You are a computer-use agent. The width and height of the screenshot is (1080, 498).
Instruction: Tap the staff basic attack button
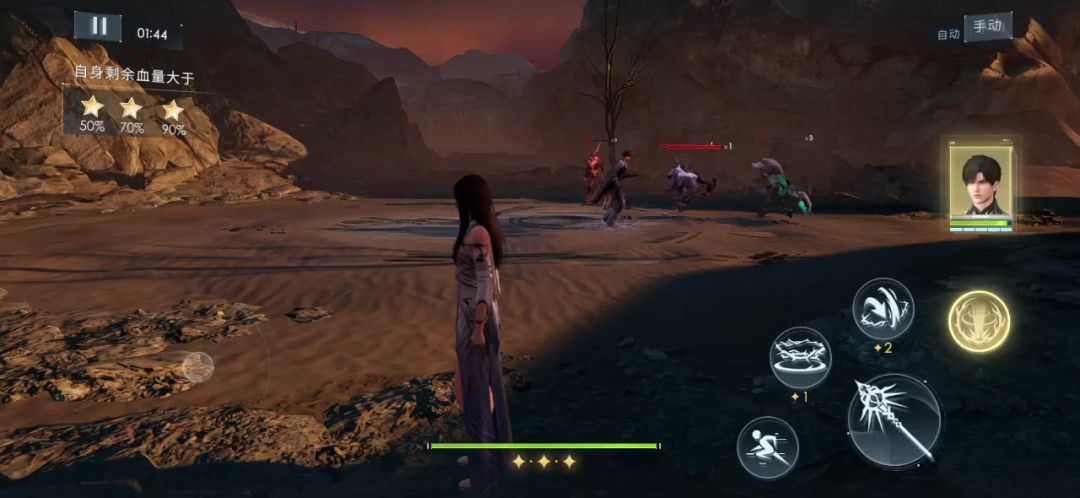coord(894,419)
